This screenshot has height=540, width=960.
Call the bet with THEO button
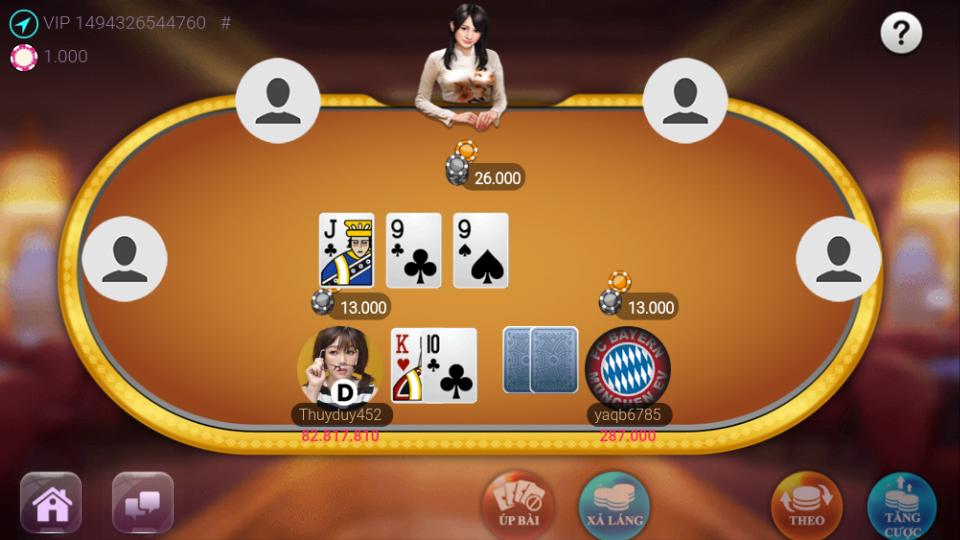coord(806,505)
